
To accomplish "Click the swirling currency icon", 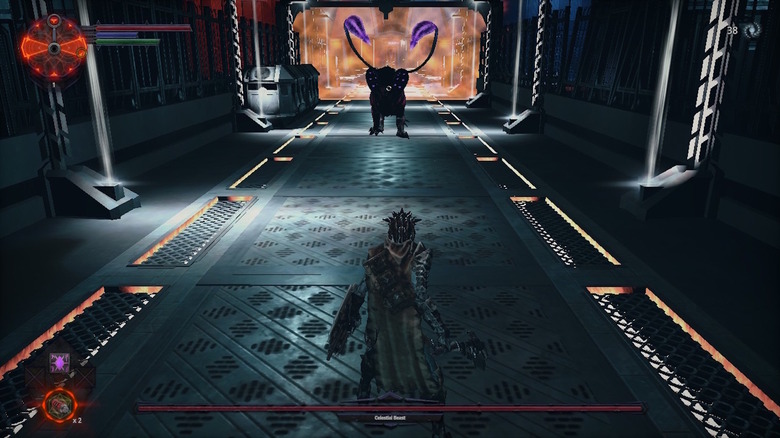I will [752, 31].
